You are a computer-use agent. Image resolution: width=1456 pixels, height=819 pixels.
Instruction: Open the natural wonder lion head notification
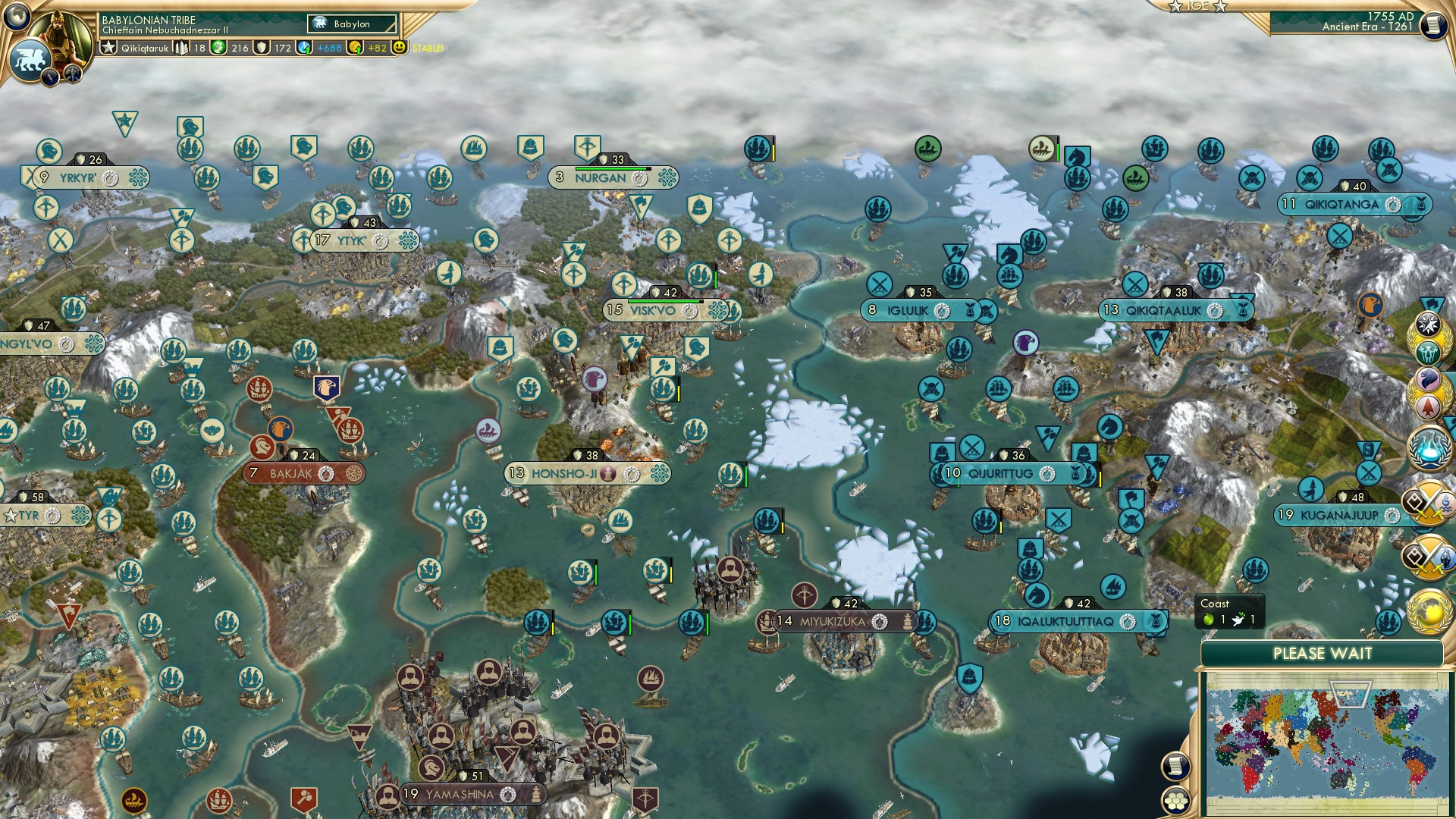[x=1429, y=377]
